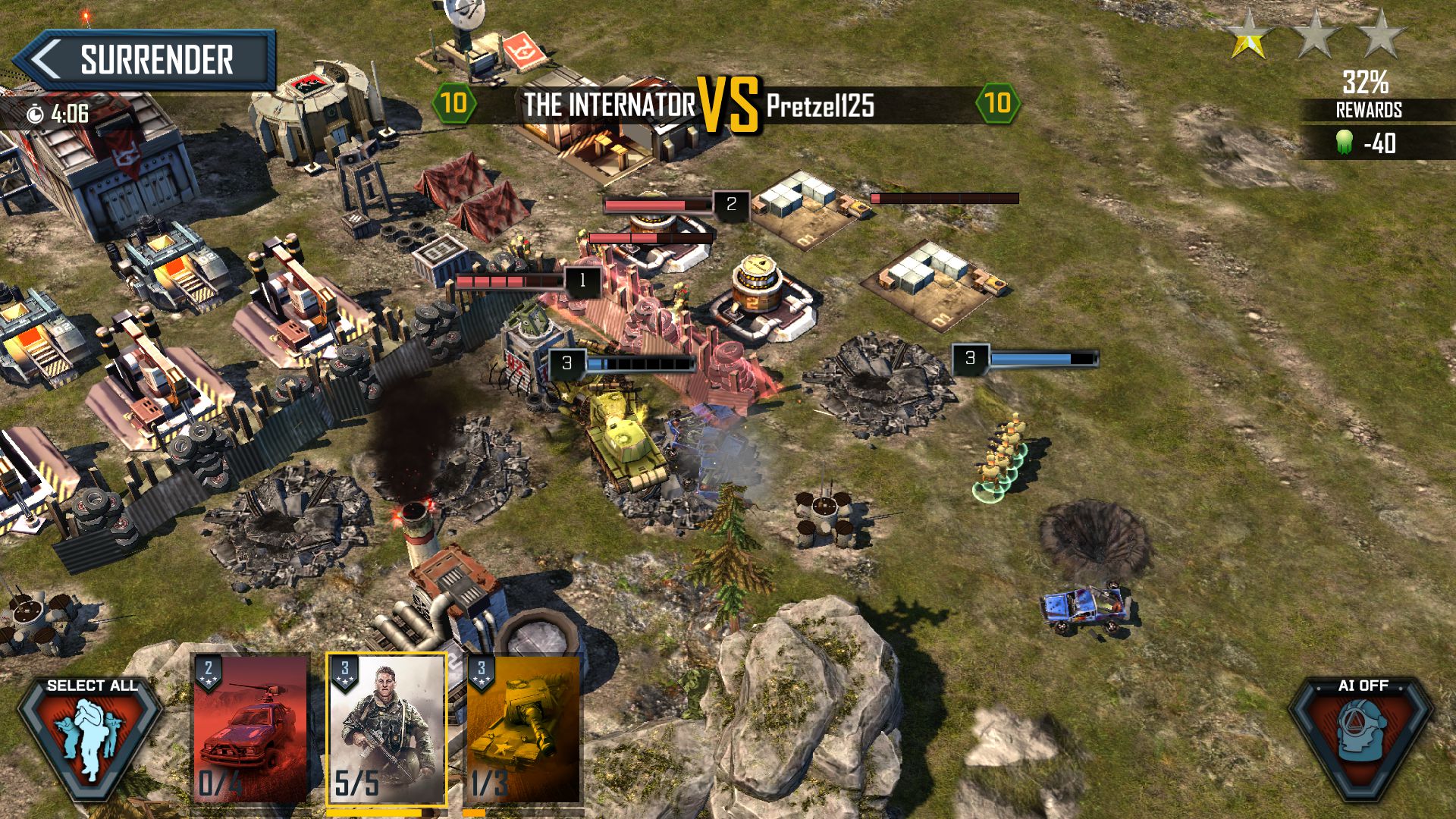The width and height of the screenshot is (1456, 819).
Task: Click the Surrender button
Action: (144, 60)
